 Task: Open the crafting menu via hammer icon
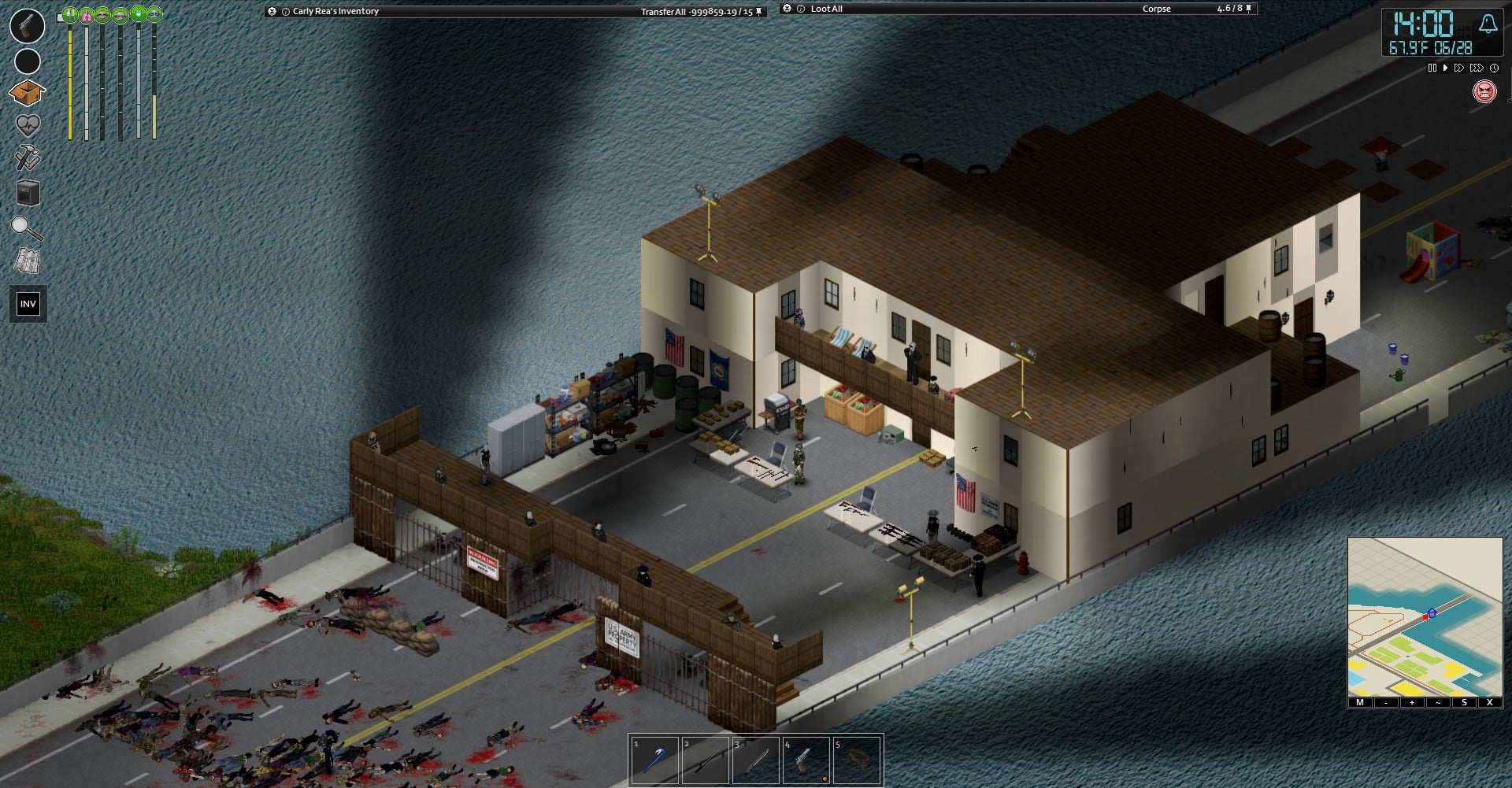26,155
